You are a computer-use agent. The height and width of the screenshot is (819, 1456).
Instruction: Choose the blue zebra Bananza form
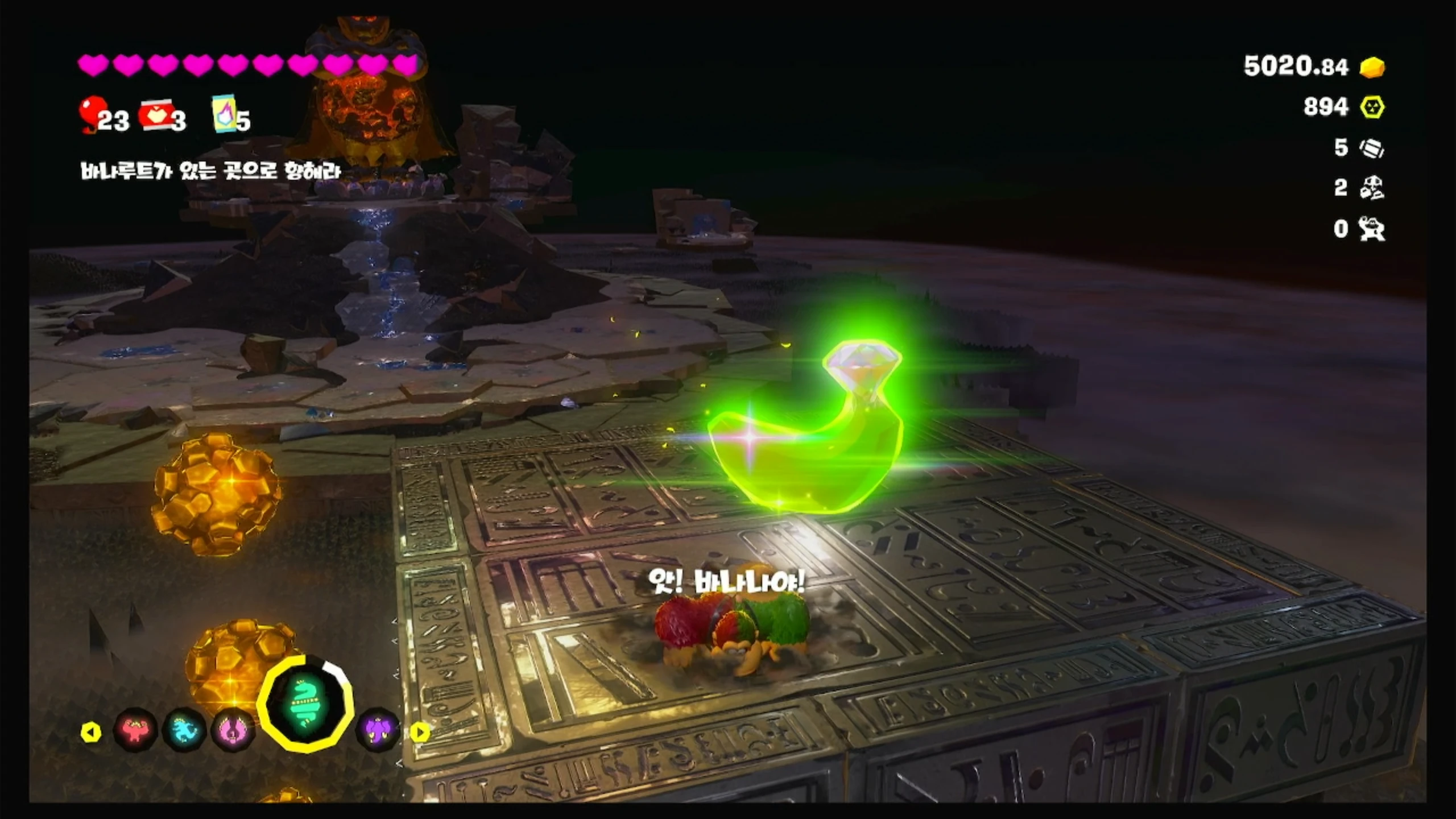(184, 729)
